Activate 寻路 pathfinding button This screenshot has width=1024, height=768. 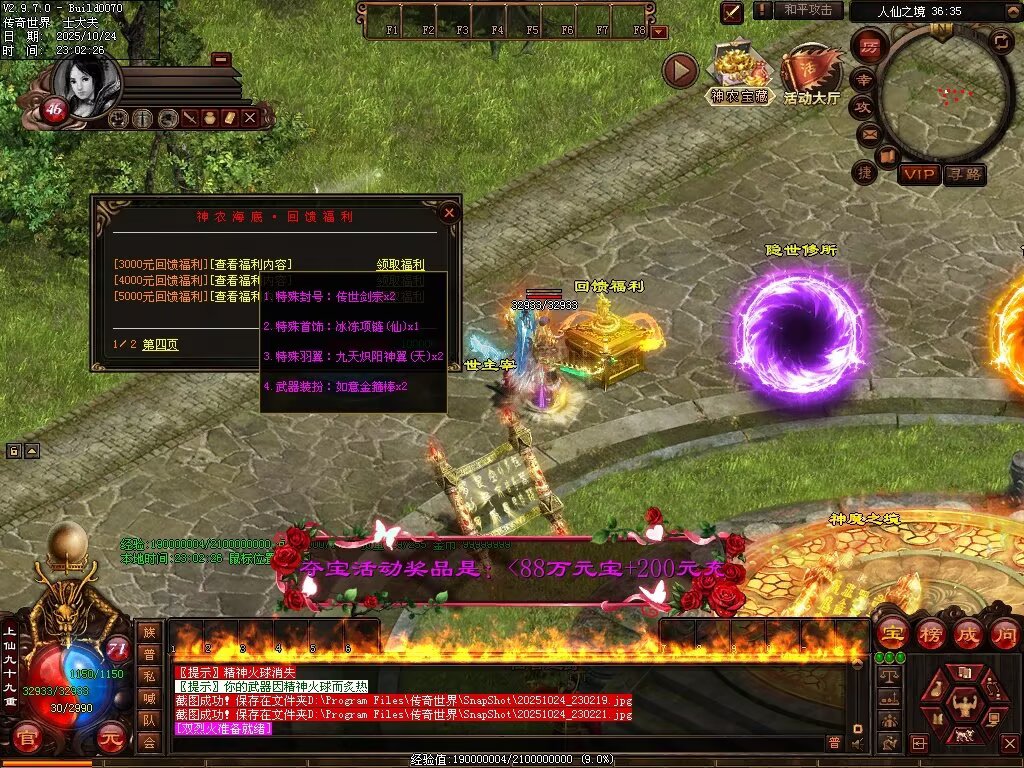pyautogui.click(x=964, y=174)
